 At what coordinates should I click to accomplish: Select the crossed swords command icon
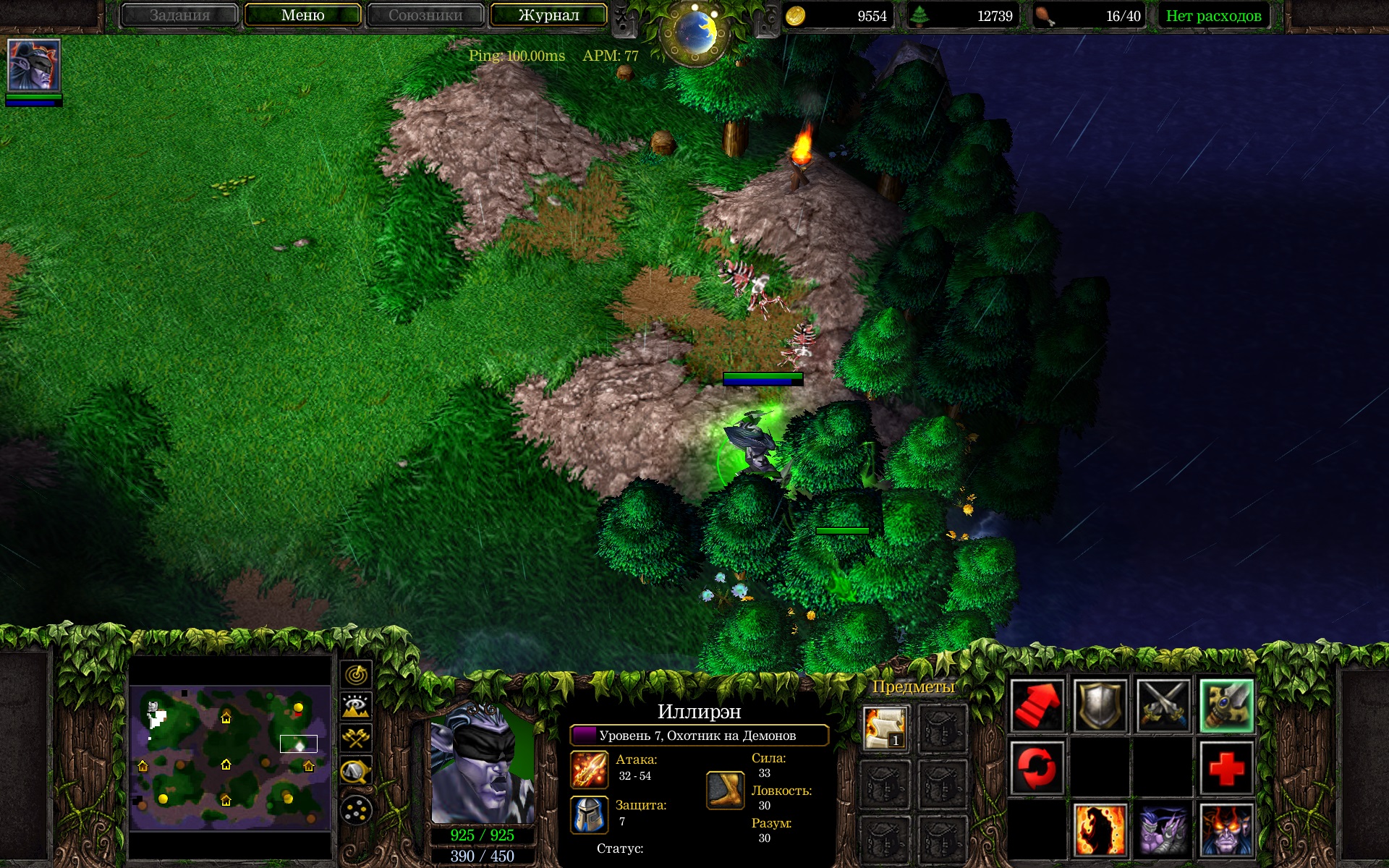(1163, 705)
